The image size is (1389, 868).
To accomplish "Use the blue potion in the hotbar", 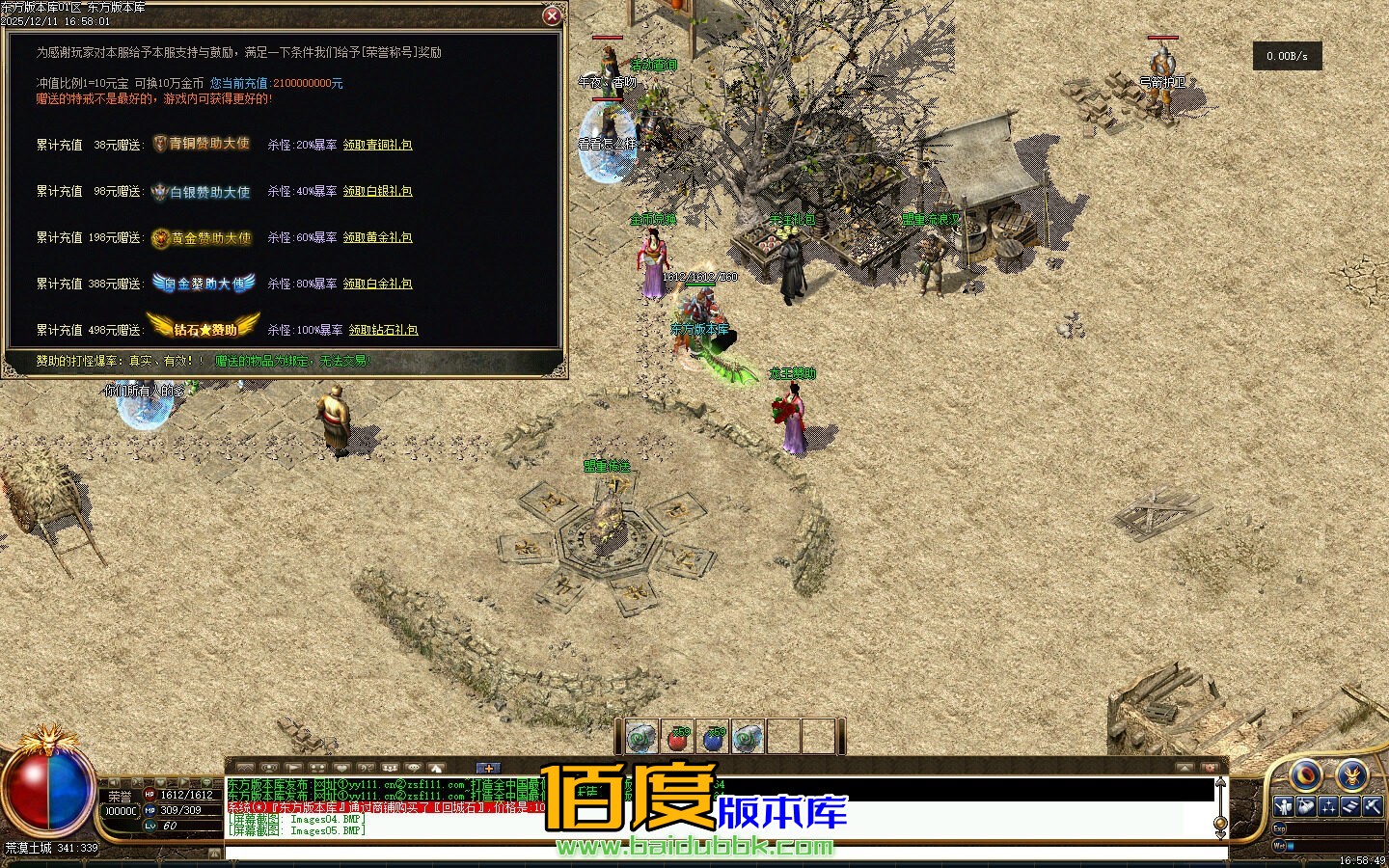I will coord(713,738).
